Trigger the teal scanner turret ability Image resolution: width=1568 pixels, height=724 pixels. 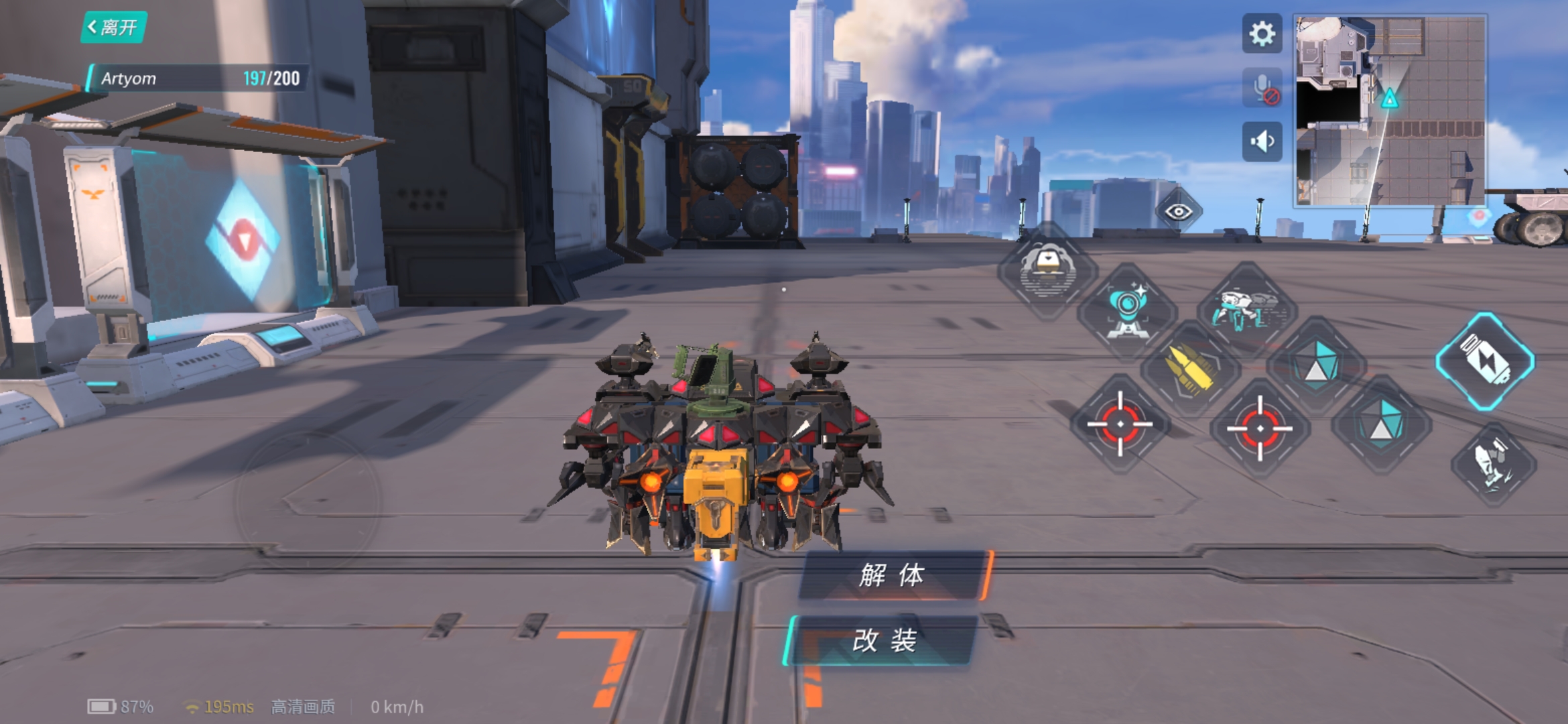tap(1127, 310)
